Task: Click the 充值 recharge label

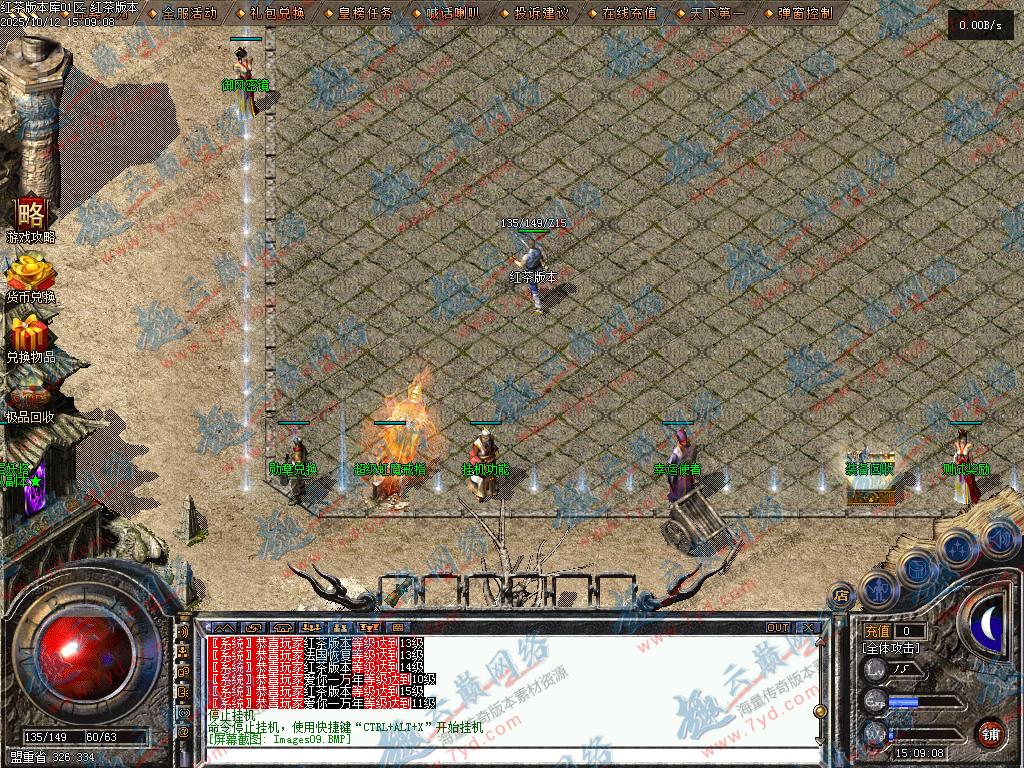Action: coord(877,631)
